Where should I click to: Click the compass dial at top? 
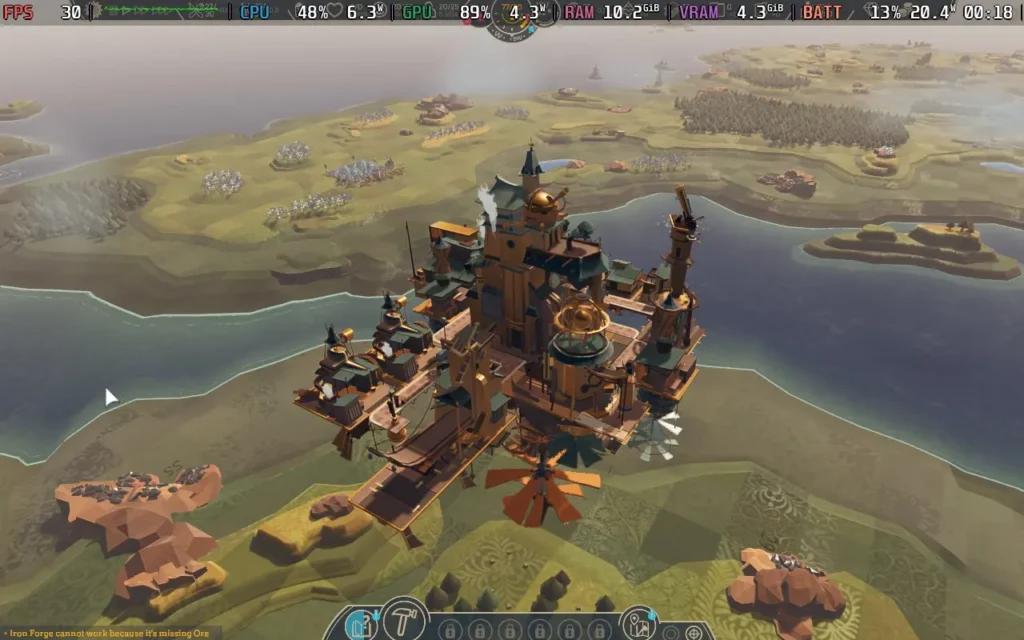click(512, 20)
